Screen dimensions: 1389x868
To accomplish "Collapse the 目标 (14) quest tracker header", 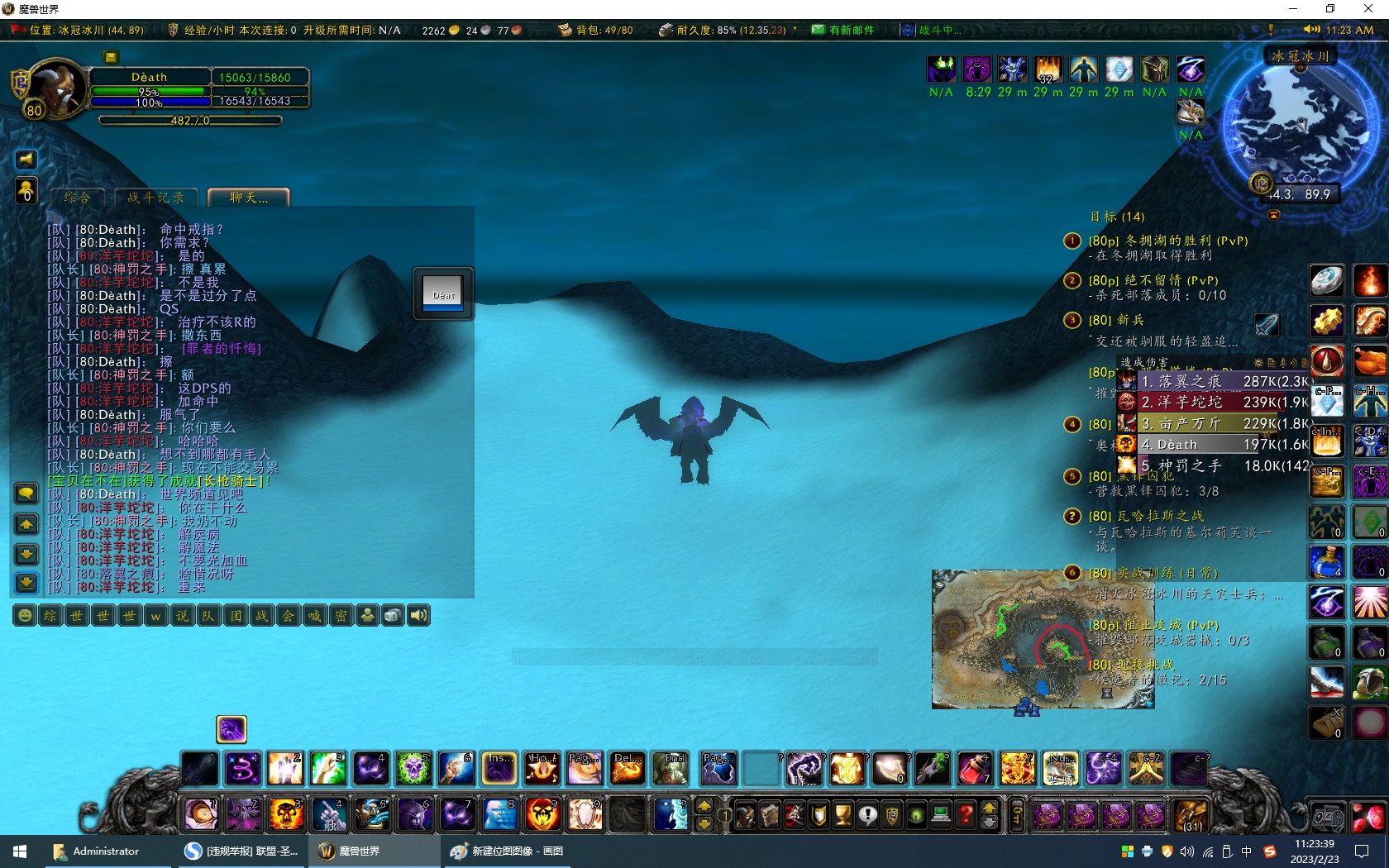I will (x=1116, y=217).
